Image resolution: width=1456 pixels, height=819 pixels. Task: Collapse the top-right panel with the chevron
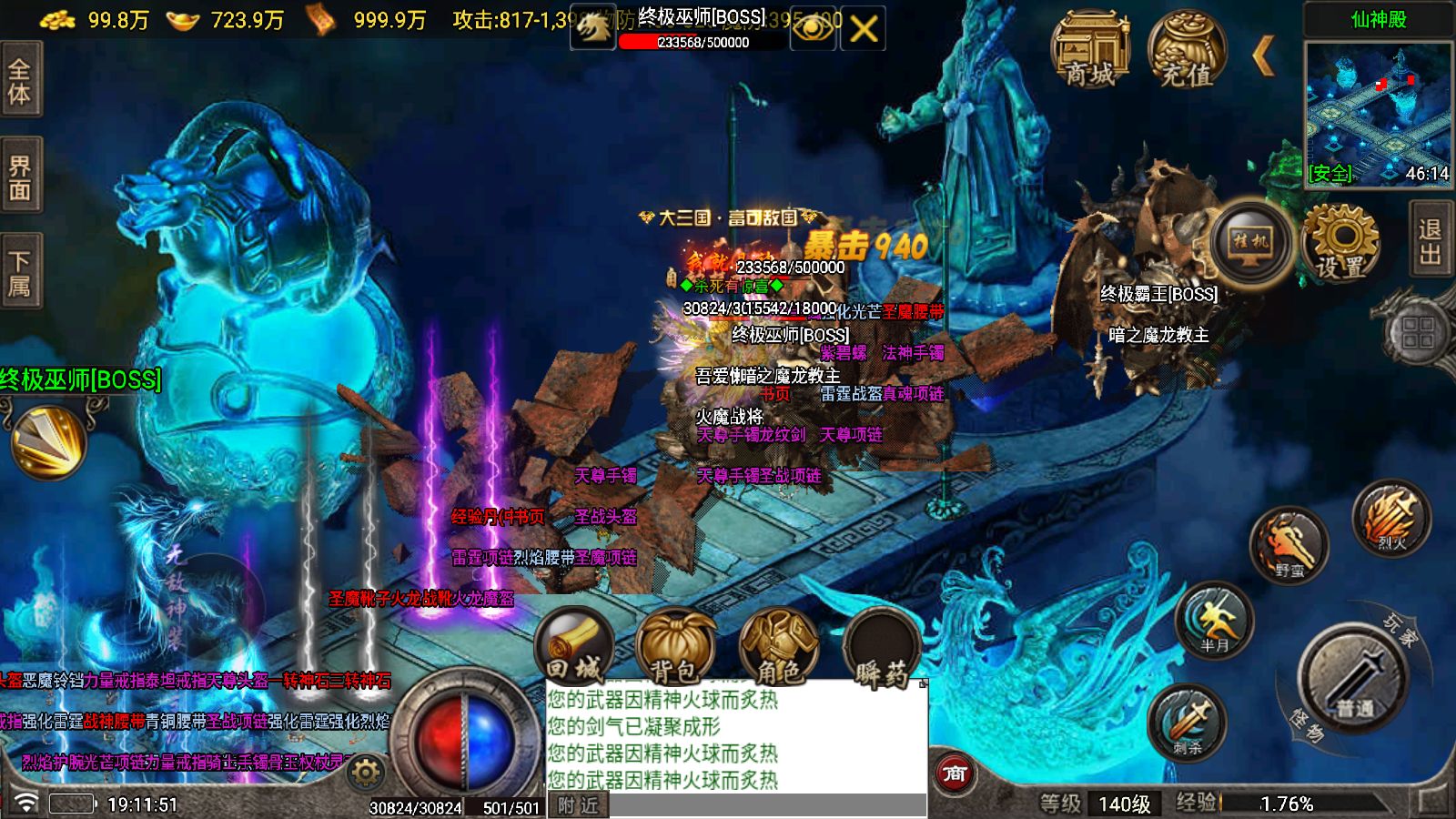coord(1265,55)
